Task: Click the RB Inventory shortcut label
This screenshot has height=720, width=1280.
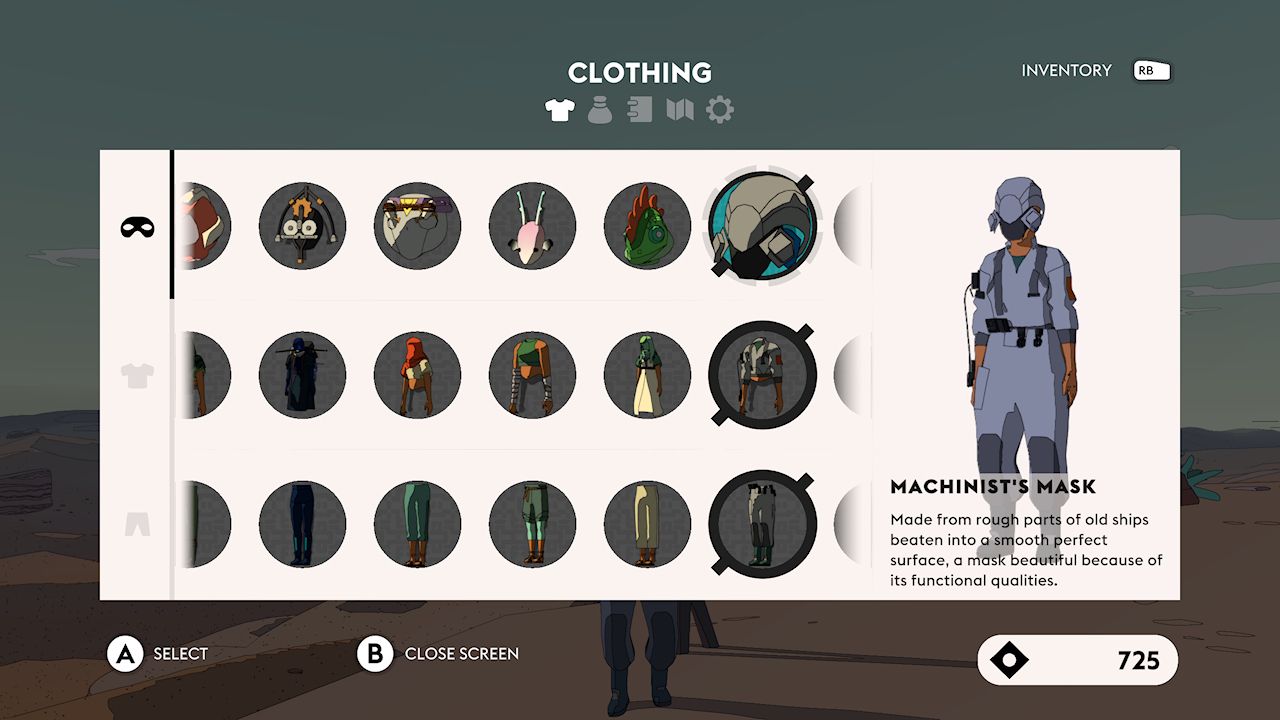Action: tap(1150, 70)
